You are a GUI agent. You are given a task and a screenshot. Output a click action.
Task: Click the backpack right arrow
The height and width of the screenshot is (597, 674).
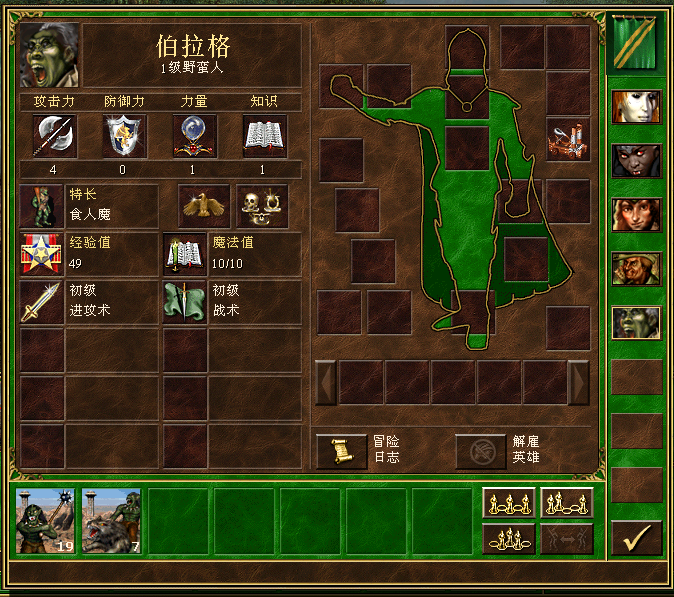point(578,382)
